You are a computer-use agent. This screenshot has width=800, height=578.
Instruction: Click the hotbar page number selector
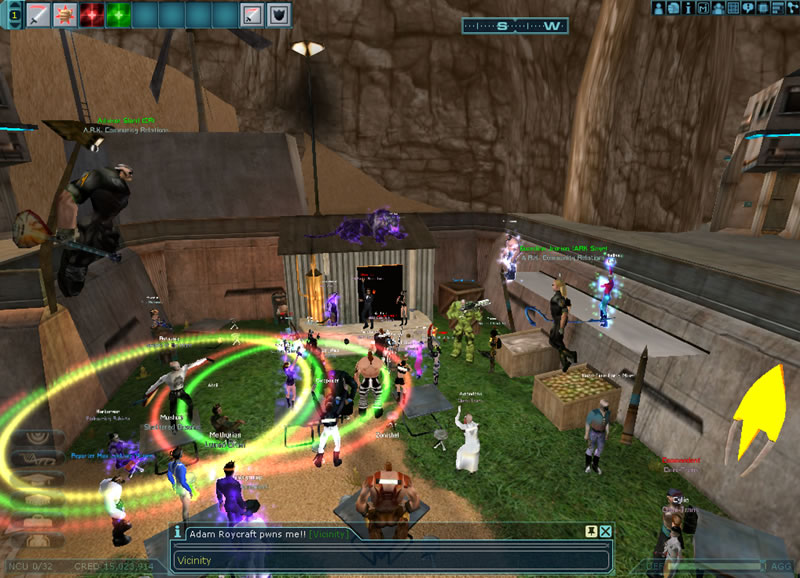click(10, 15)
